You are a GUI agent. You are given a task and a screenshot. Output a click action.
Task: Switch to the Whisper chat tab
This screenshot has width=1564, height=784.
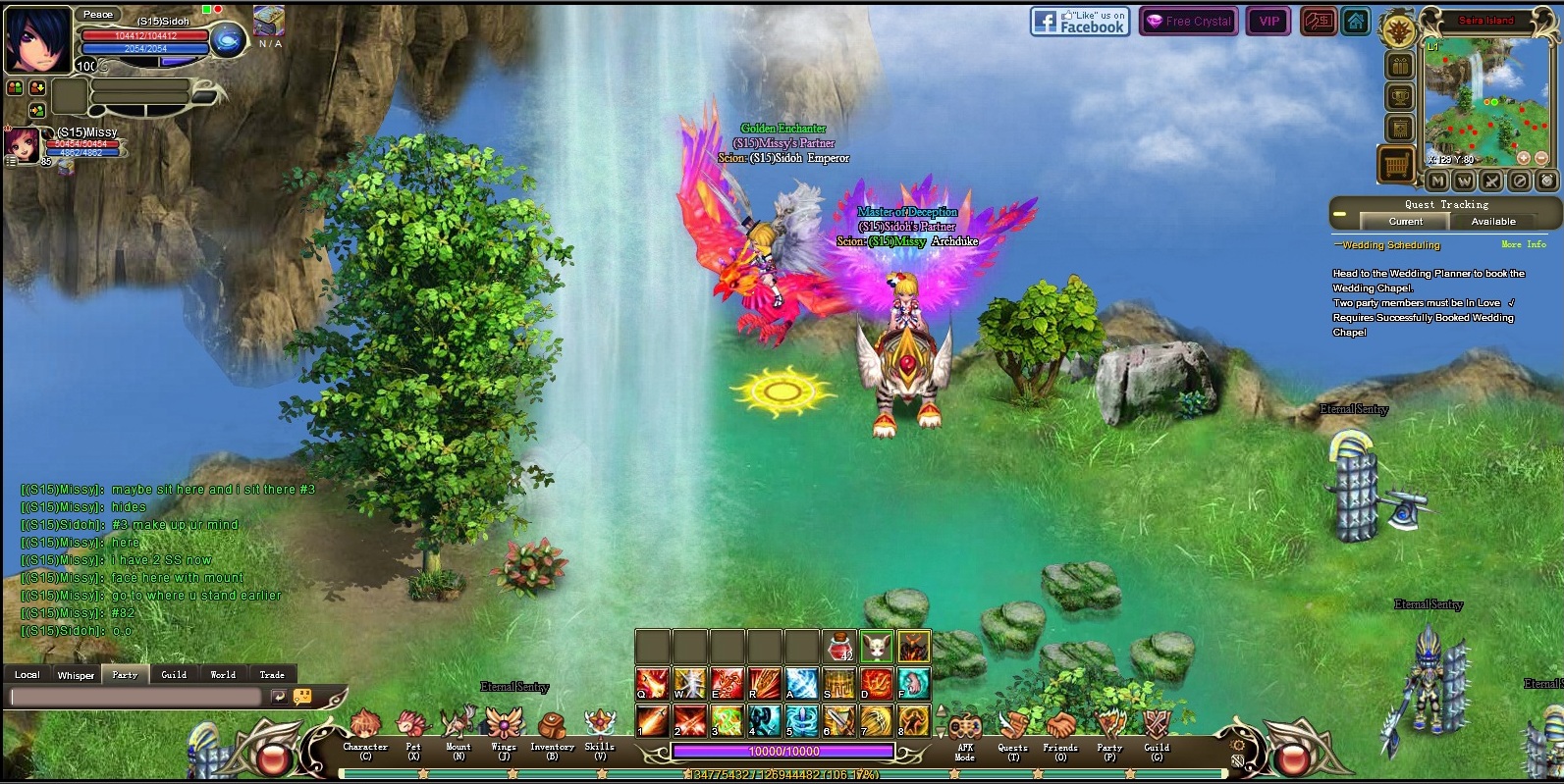tap(76, 675)
